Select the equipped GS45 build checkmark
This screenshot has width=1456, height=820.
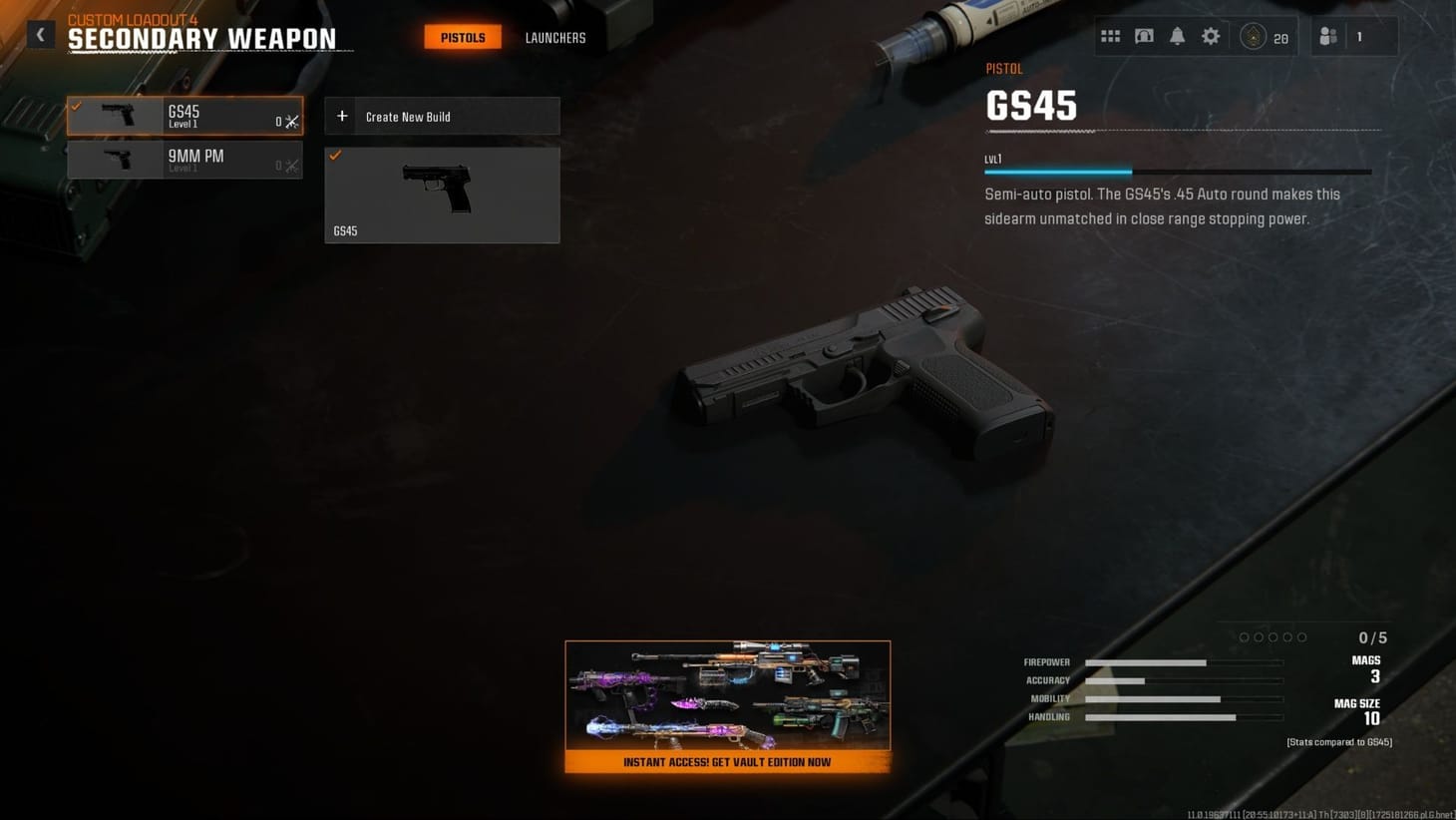tap(336, 155)
